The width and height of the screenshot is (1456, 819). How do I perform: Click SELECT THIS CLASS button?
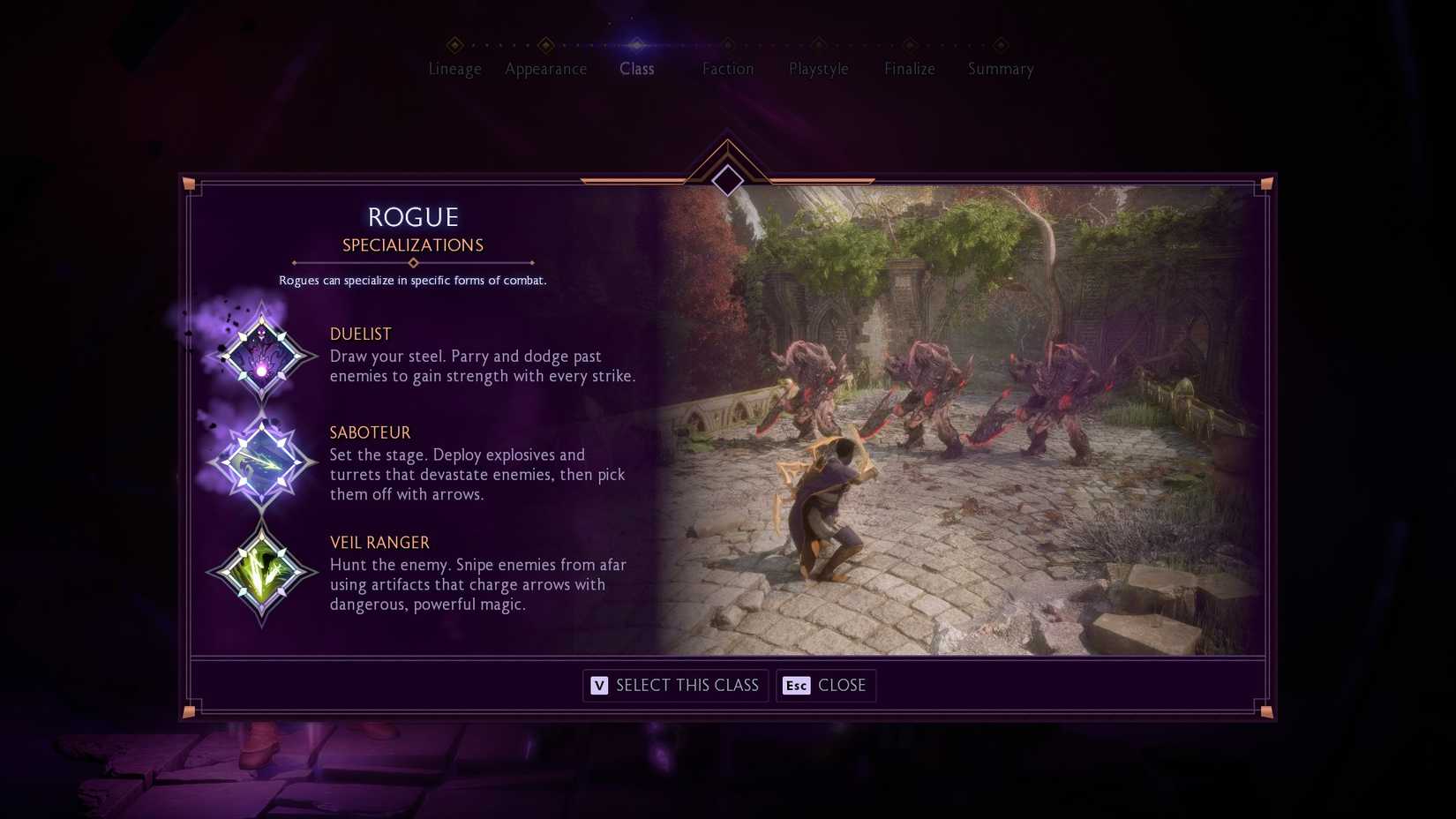tap(675, 686)
